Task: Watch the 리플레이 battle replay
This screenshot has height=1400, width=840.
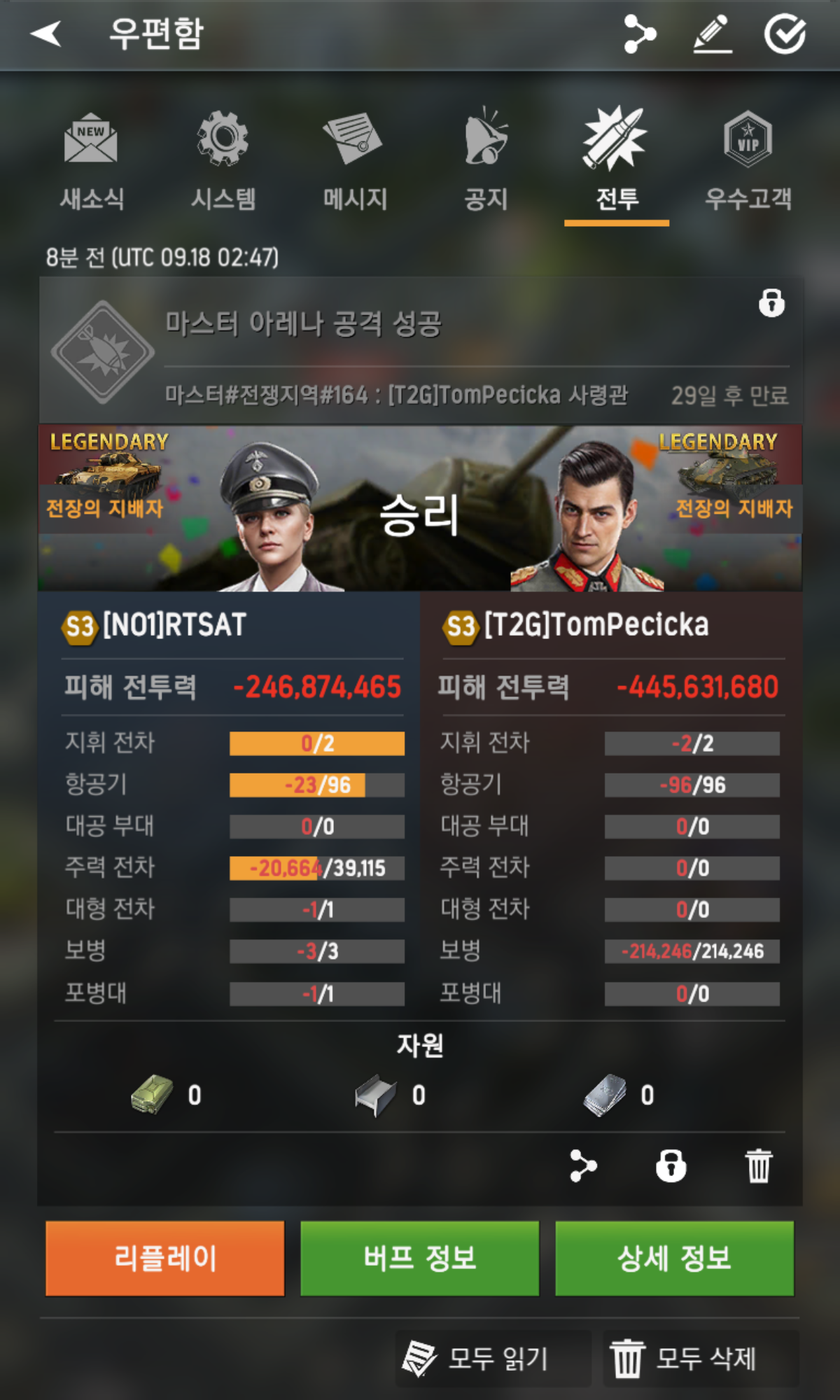Action: click(165, 1258)
